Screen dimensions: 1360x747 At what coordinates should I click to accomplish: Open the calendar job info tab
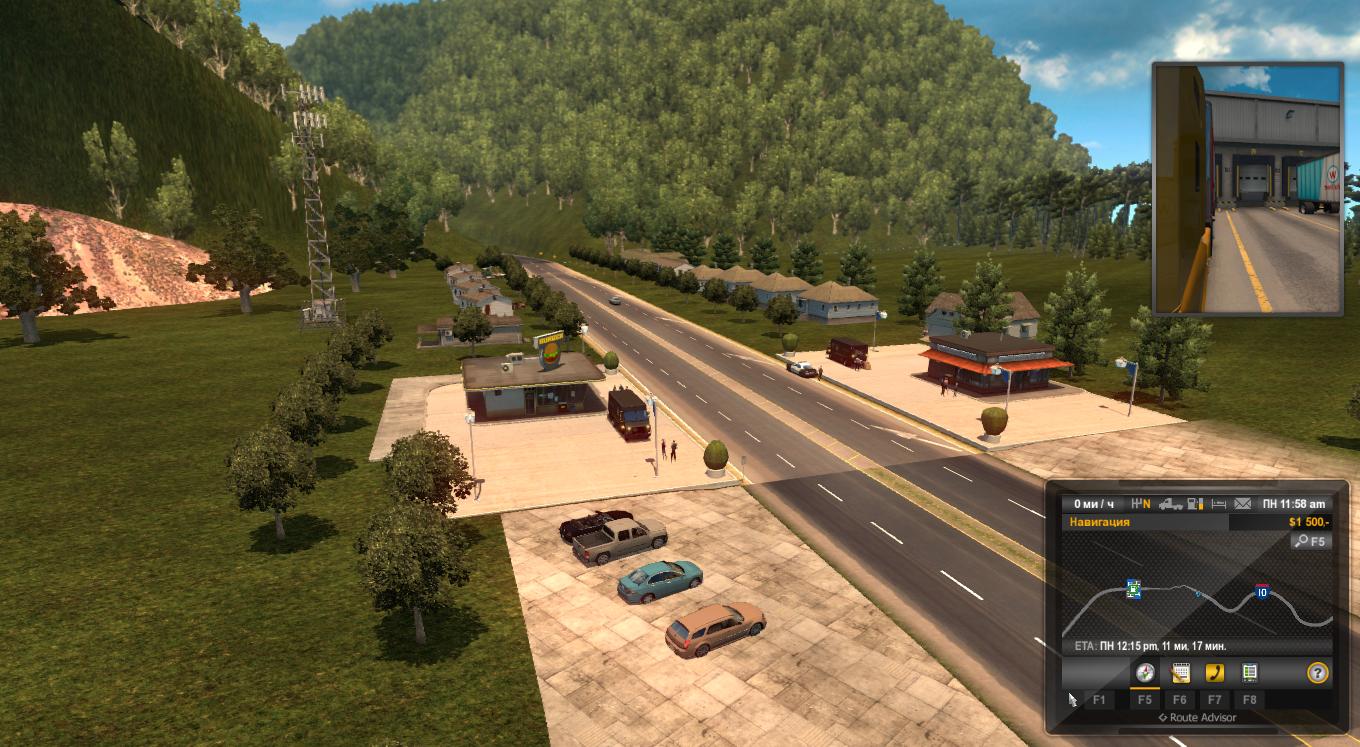coord(1180,672)
